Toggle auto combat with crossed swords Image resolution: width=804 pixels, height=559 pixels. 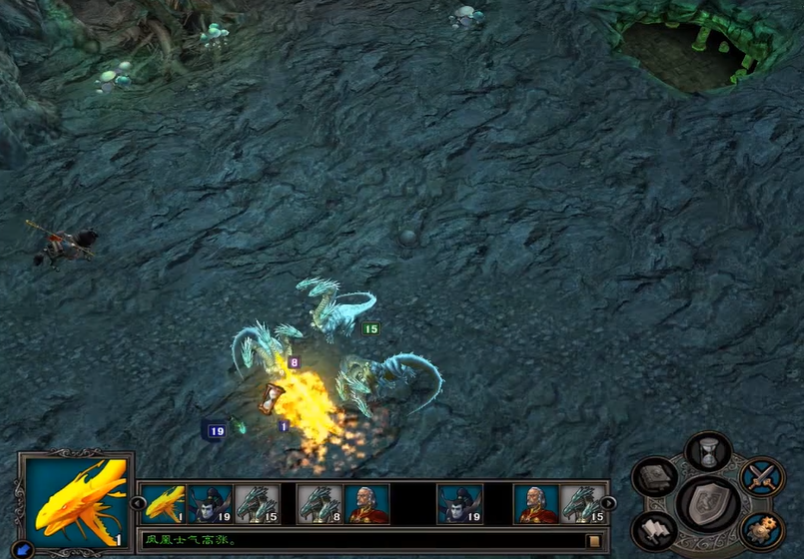(762, 477)
